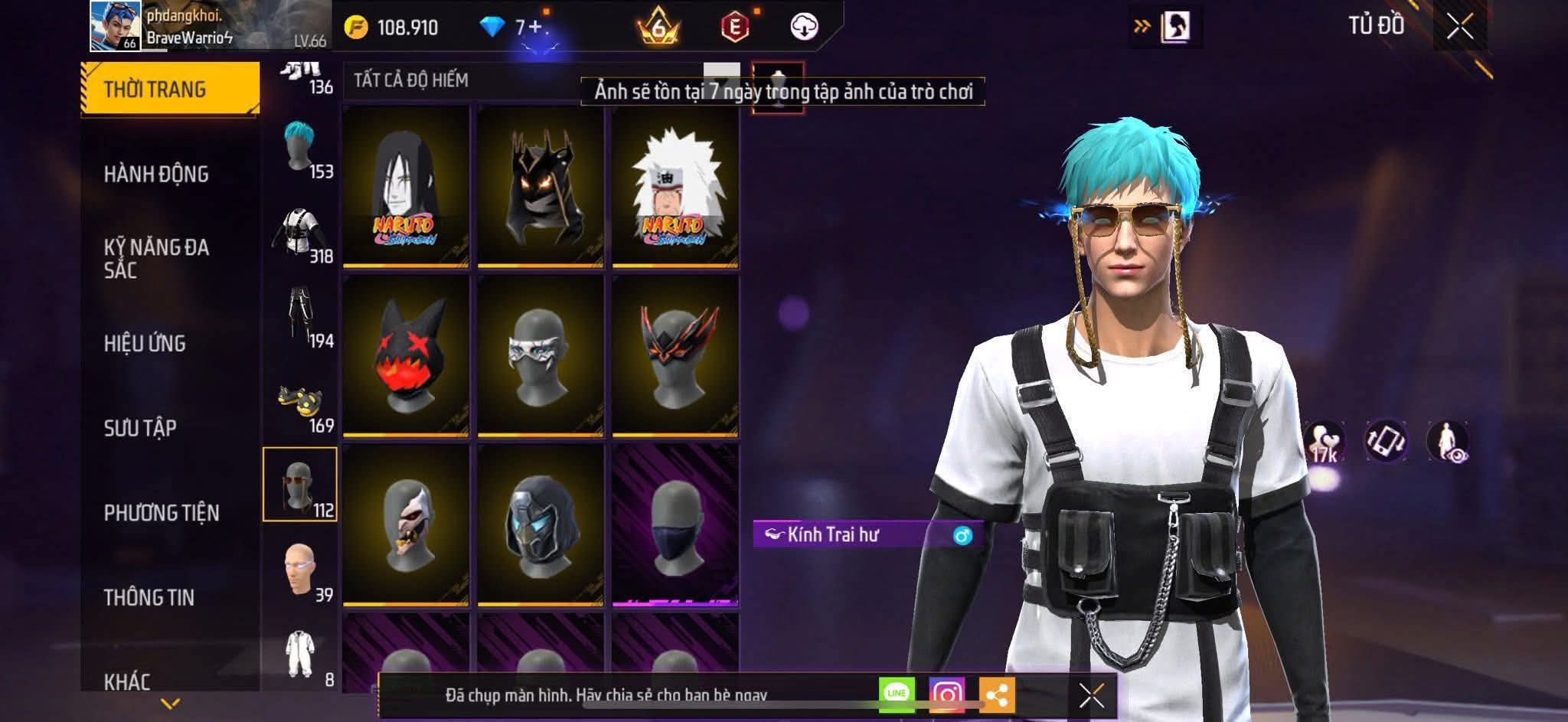Open the Hiệu Ứng category
Viewport: 1568px width, 722px height.
[145, 343]
